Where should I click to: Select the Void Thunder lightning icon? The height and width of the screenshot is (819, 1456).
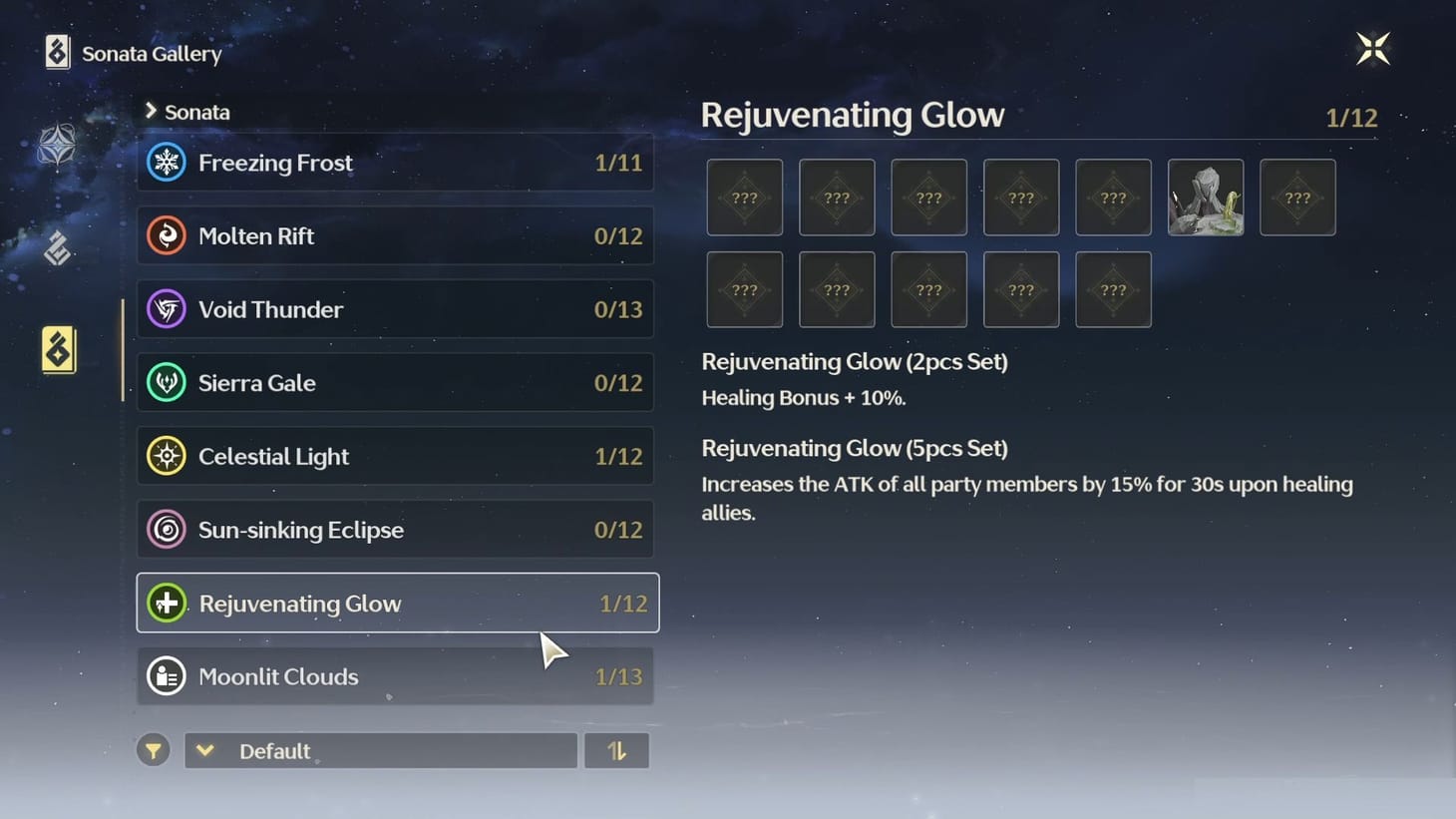[167, 309]
